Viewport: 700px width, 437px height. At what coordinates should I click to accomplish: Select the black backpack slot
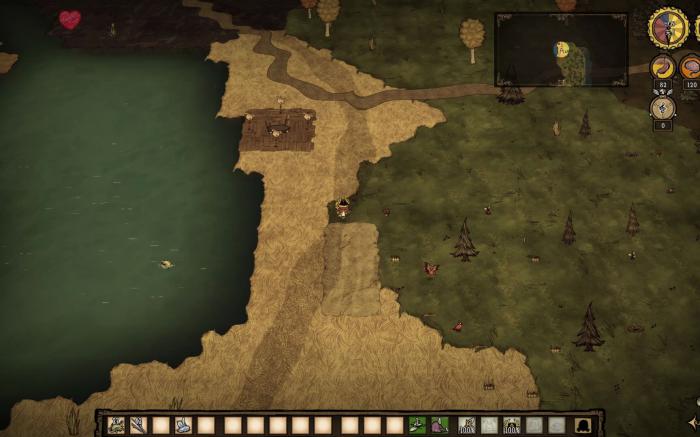click(x=582, y=425)
